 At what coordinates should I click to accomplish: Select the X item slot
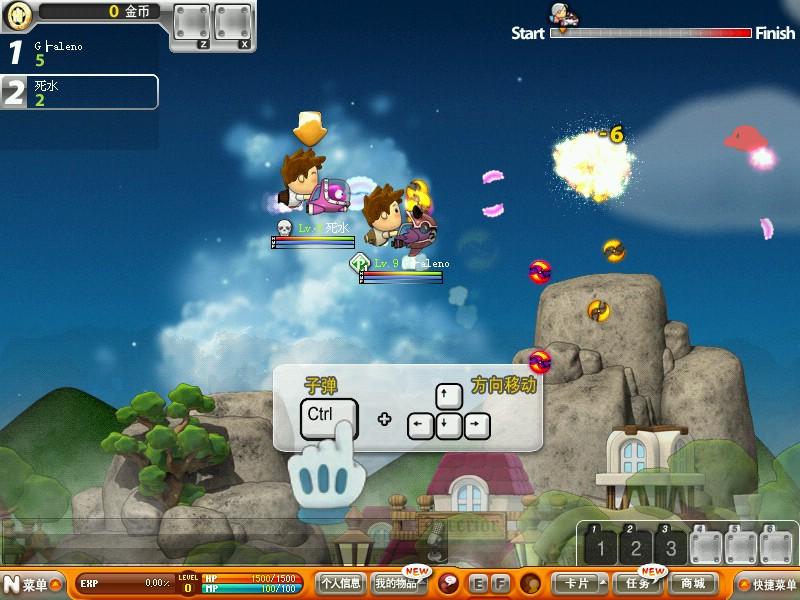tap(233, 24)
